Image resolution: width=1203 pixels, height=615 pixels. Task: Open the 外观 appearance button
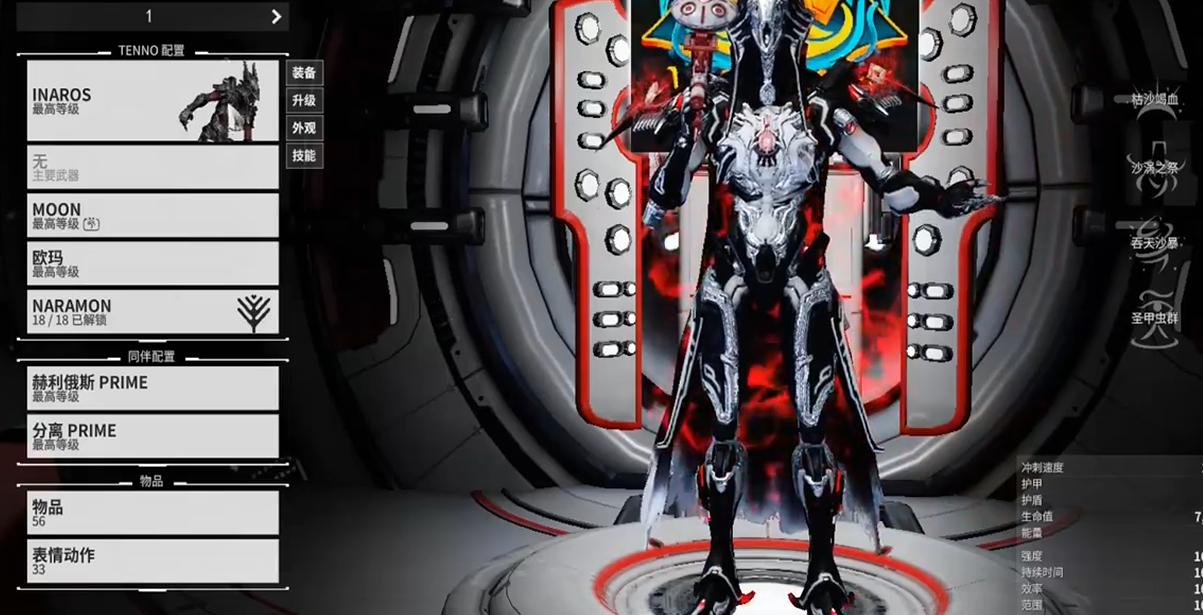pyautogui.click(x=304, y=128)
